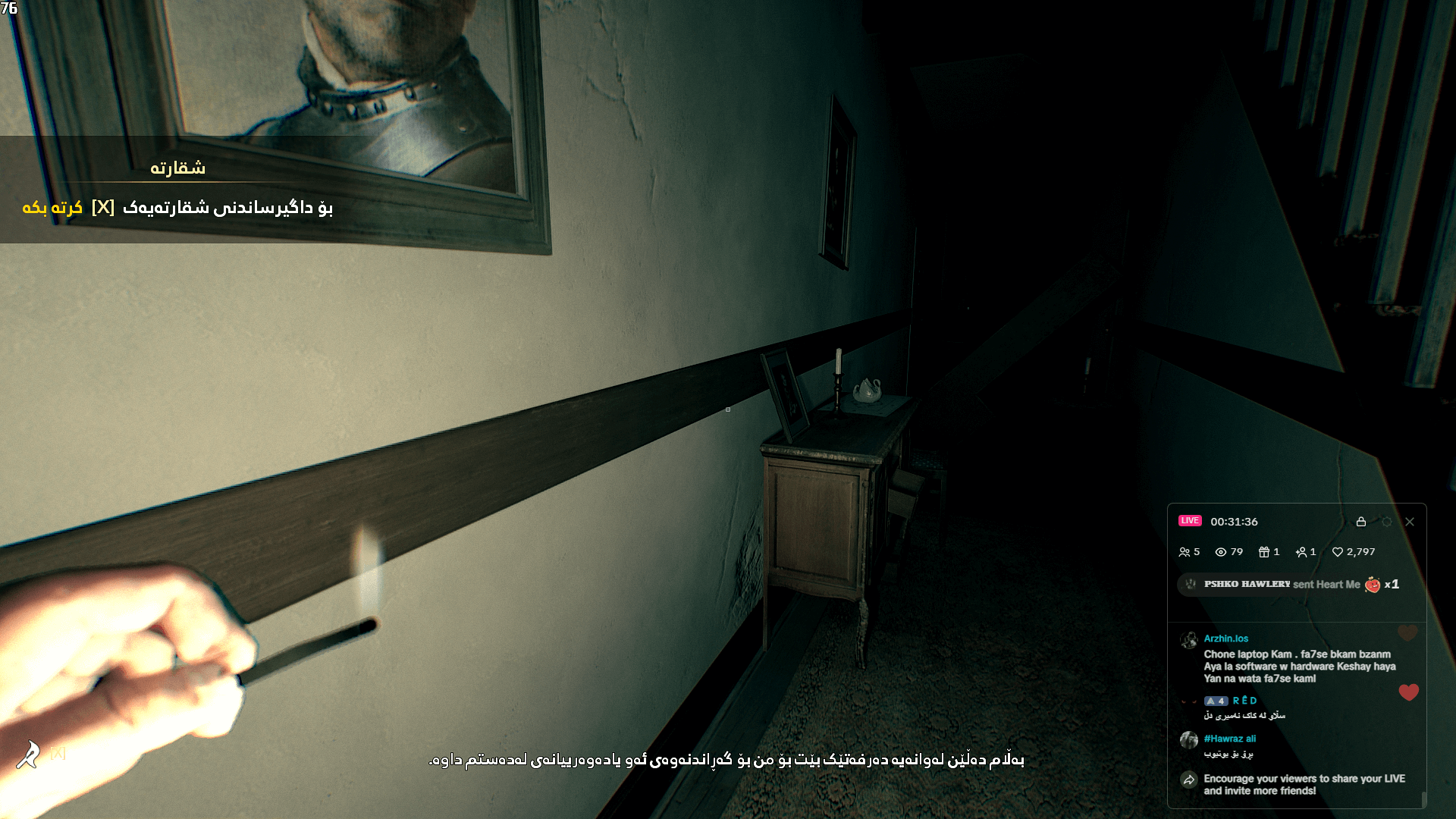Viewport: 1456px width, 819px height.
Task: Click the chat scrollbar on the right
Action: pos(1425,799)
